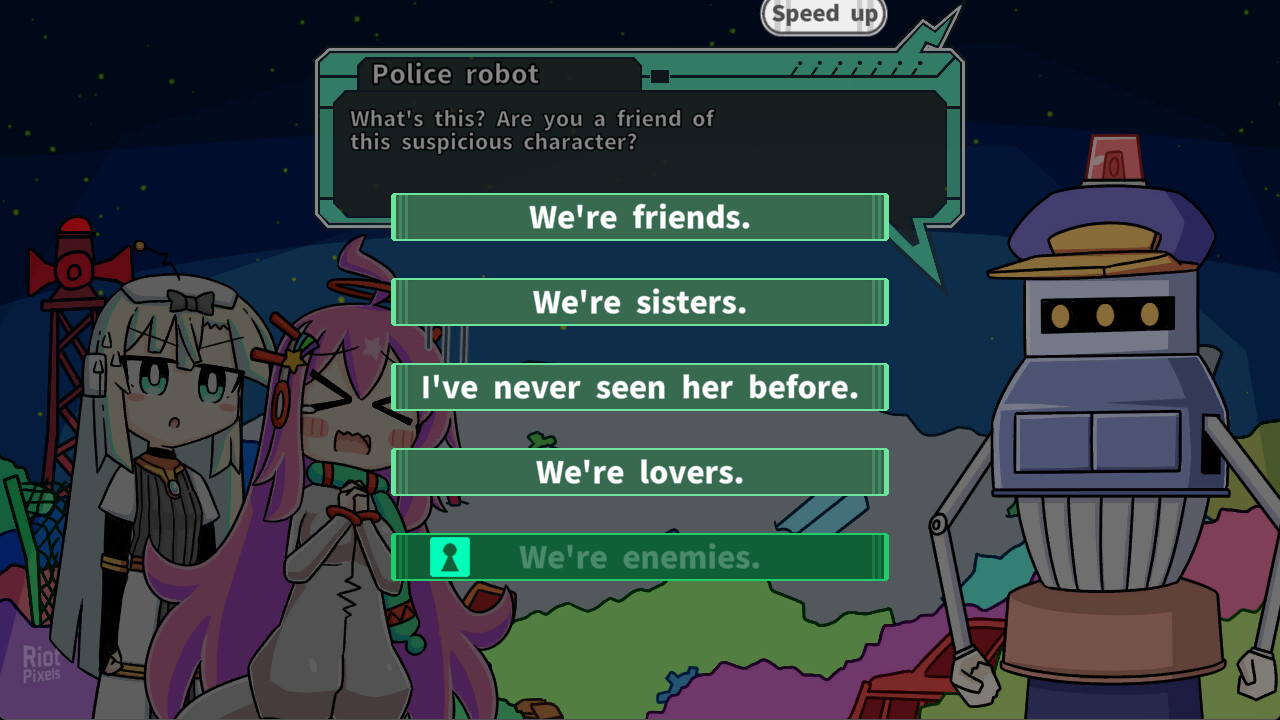
Task: Toggle the Speed up button
Action: pos(824,15)
